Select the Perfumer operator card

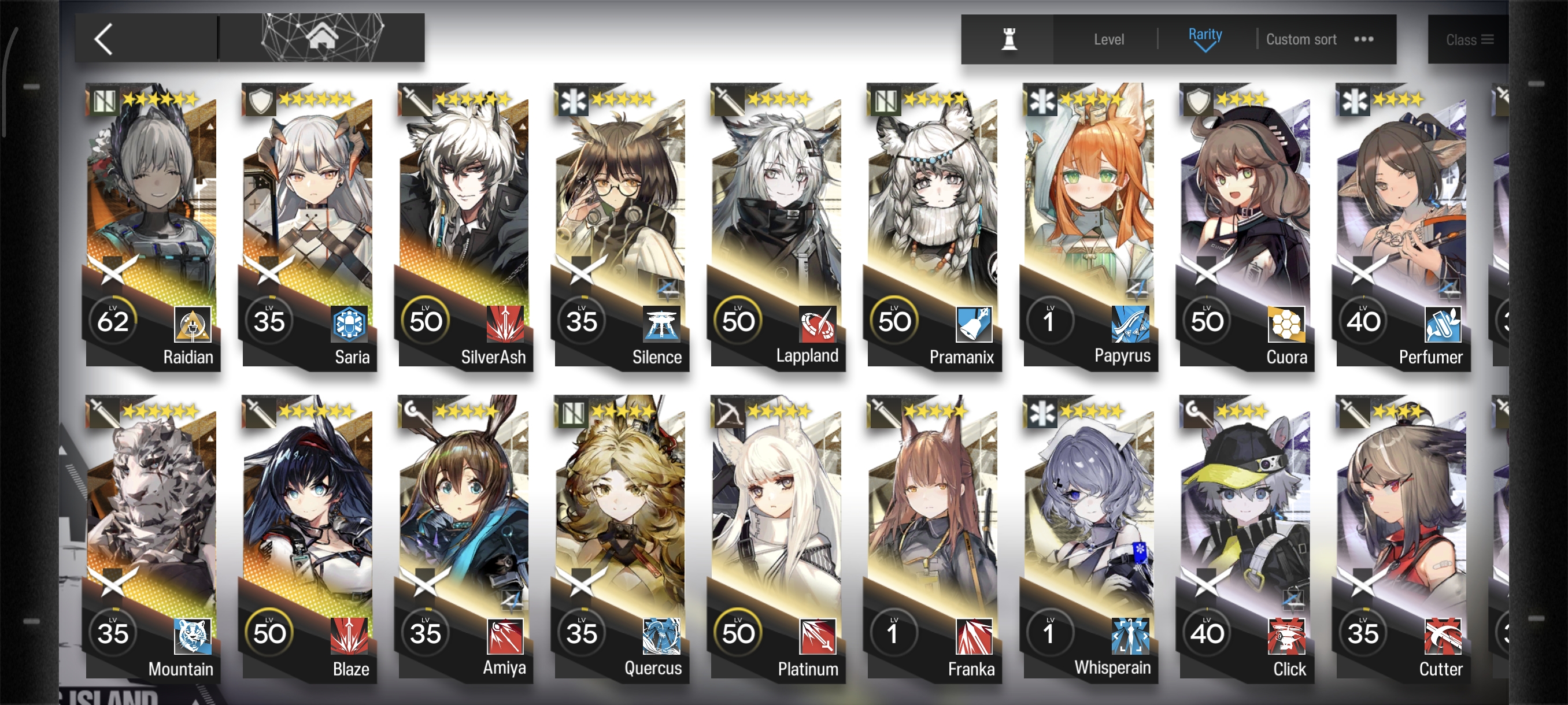pyautogui.click(x=1403, y=225)
